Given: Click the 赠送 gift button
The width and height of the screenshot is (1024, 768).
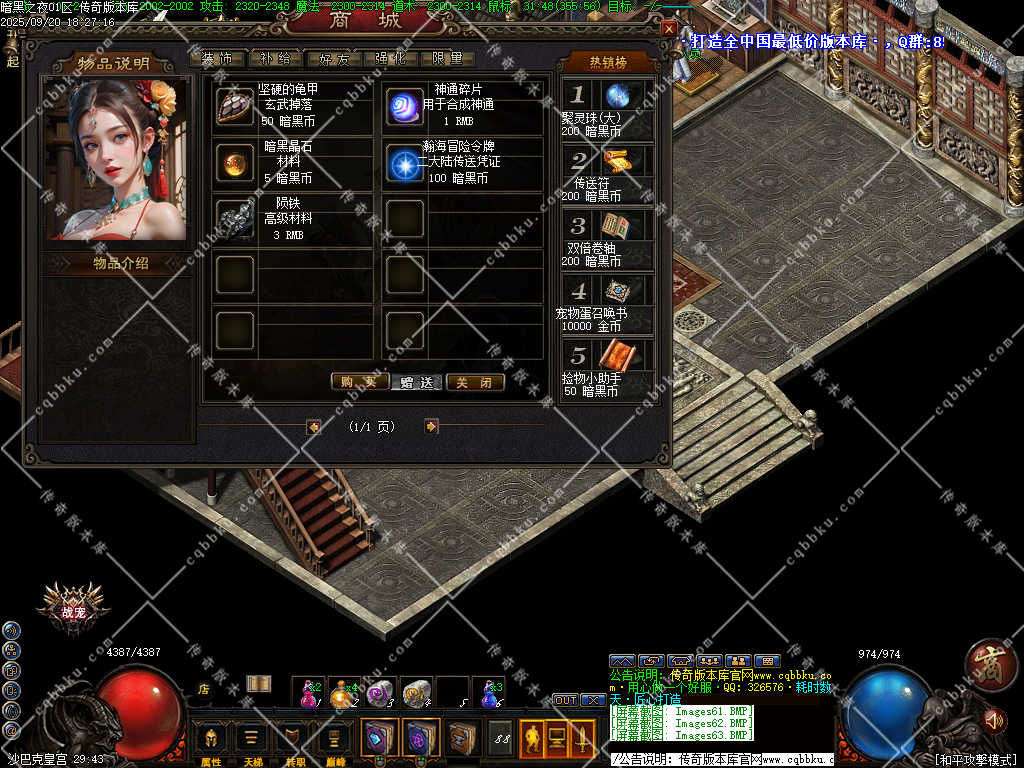Looking at the screenshot, I should coord(417,382).
